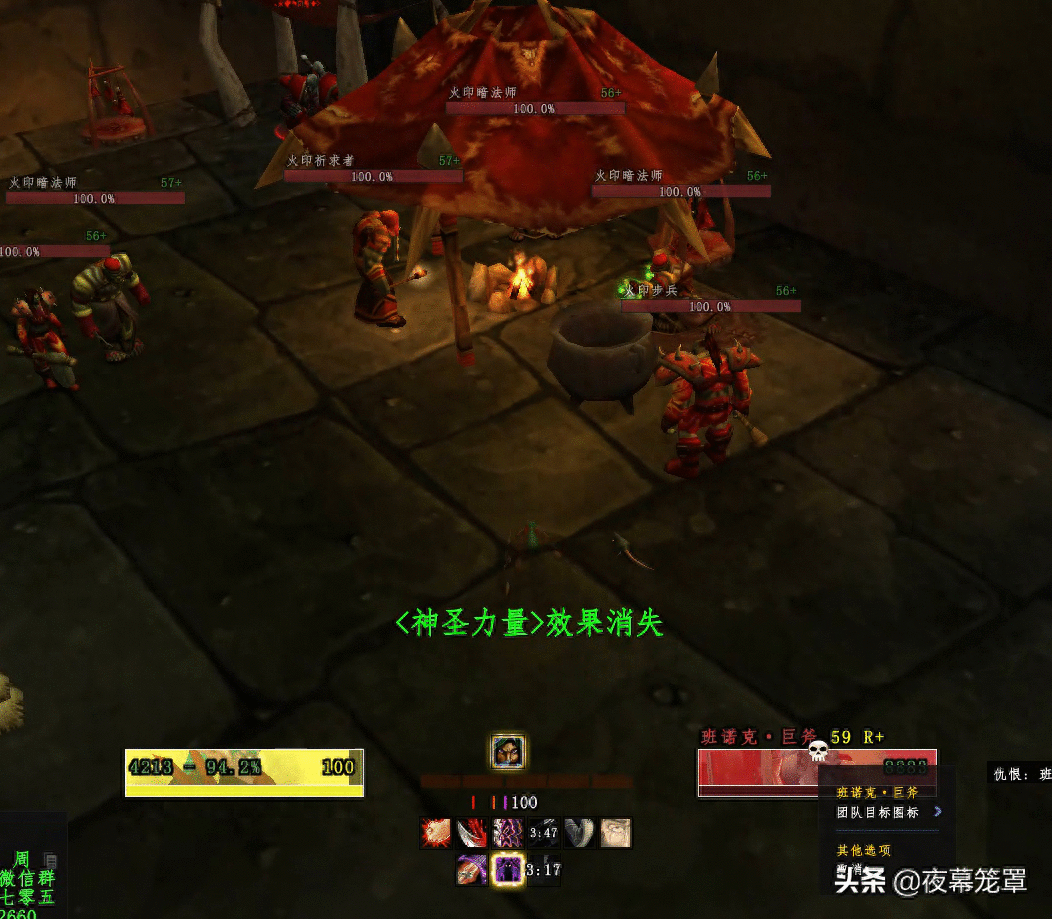The image size is (1052, 919).
Task: Activate the ability showing 3:47 cooldown
Action: pos(543,833)
